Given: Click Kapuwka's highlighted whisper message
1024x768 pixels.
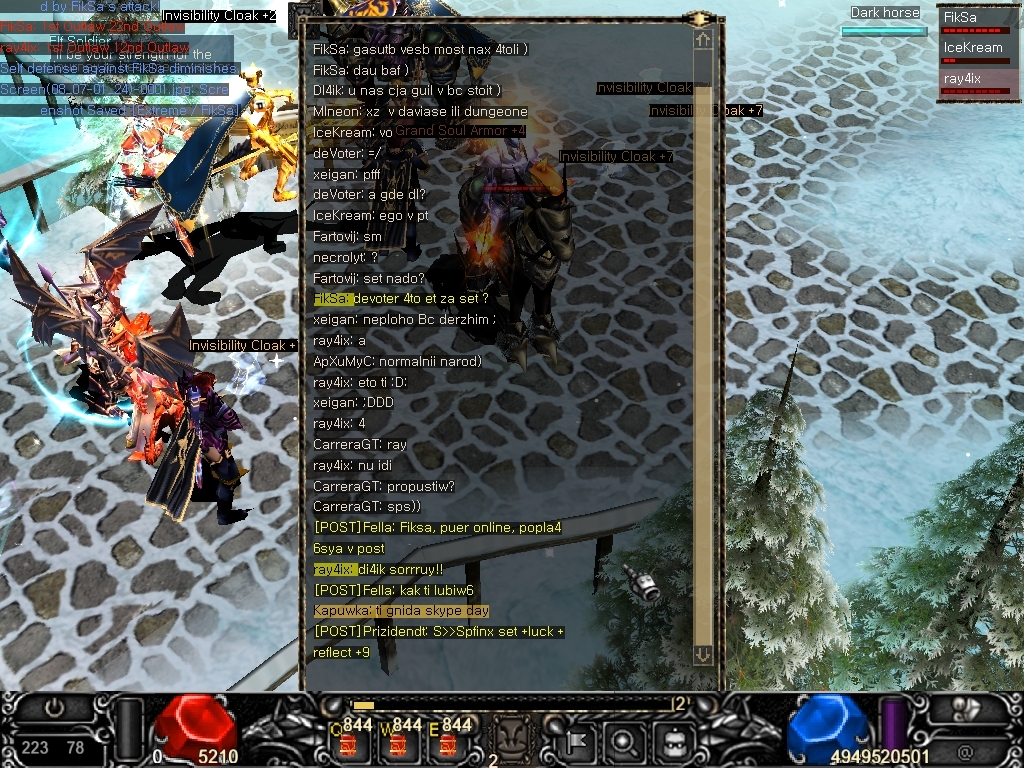Looking at the screenshot, I should click(x=400, y=611).
